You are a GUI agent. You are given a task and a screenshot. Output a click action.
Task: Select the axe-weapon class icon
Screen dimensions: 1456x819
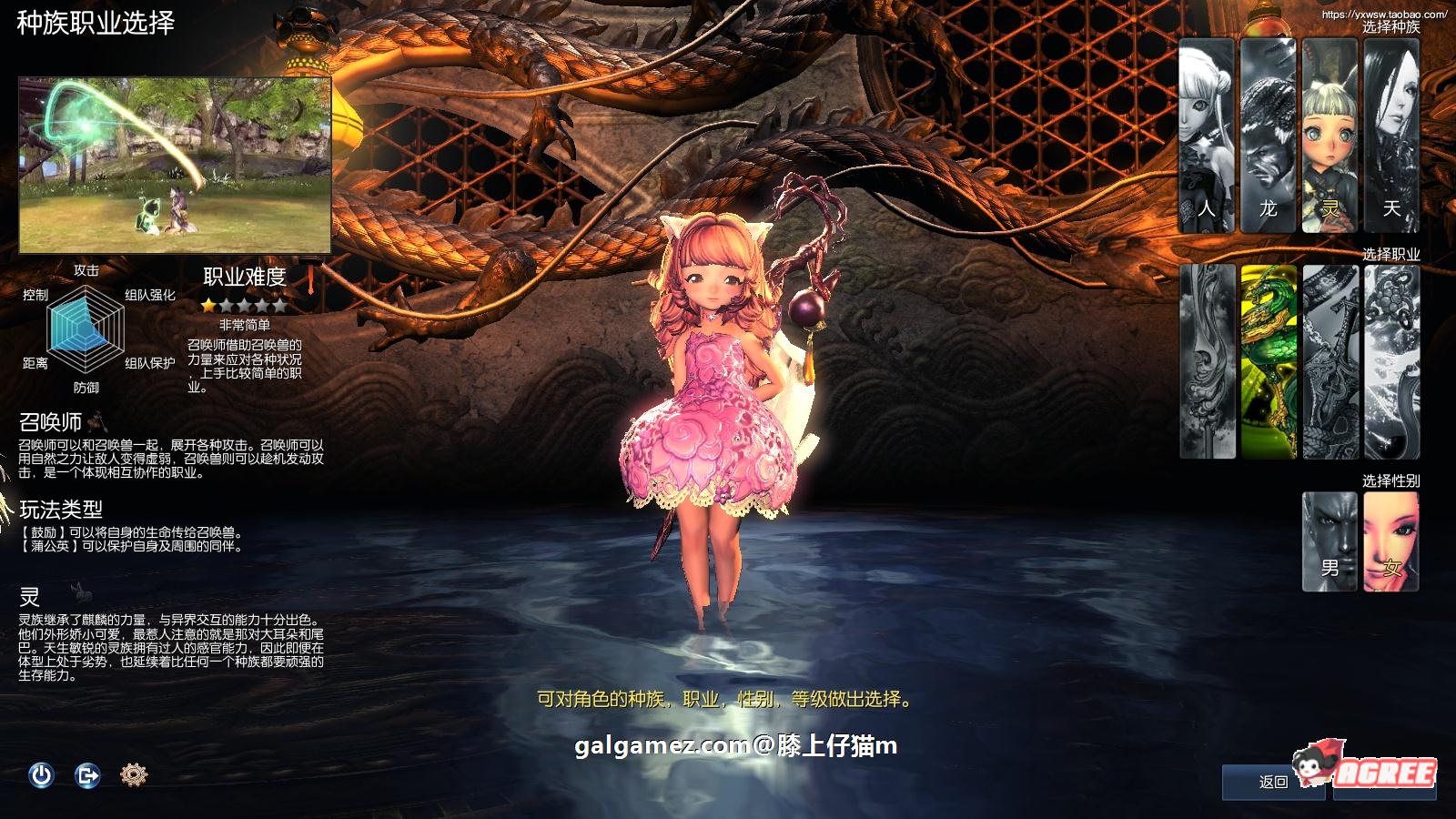pos(1330,359)
